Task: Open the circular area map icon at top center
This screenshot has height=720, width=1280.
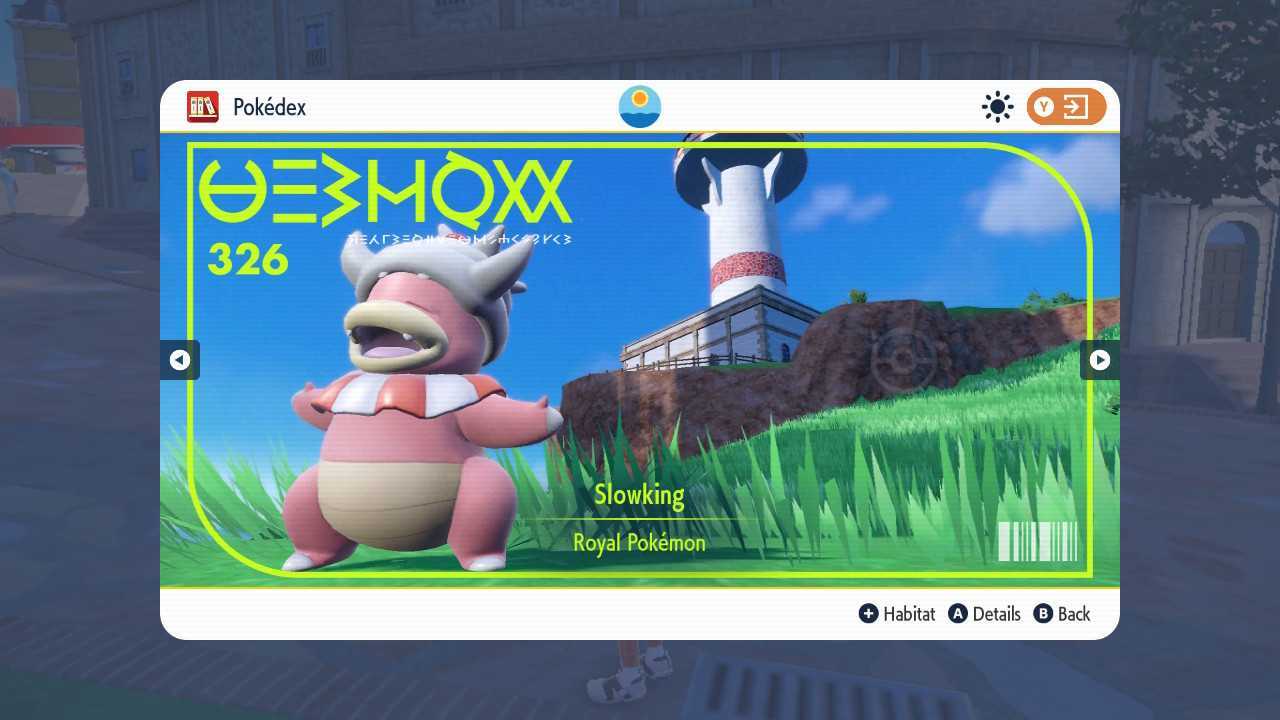Action: coord(639,107)
